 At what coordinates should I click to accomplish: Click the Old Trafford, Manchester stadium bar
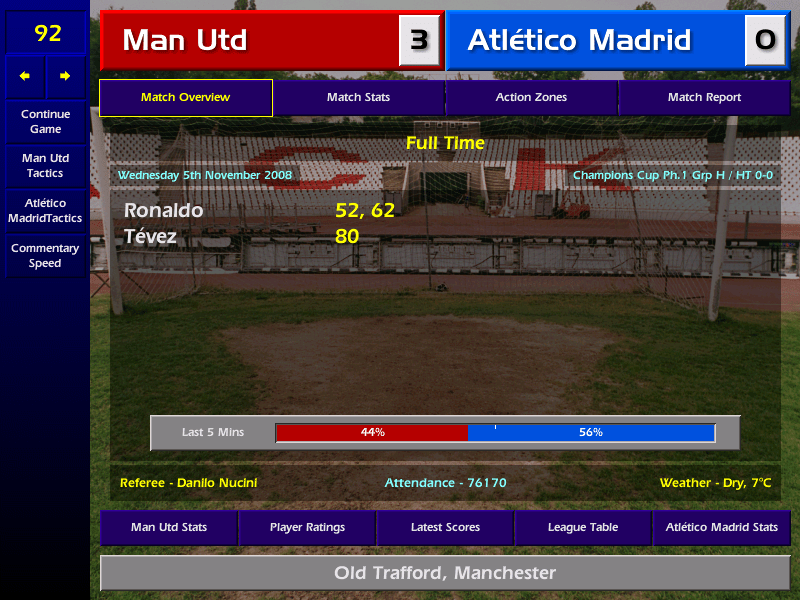445,573
